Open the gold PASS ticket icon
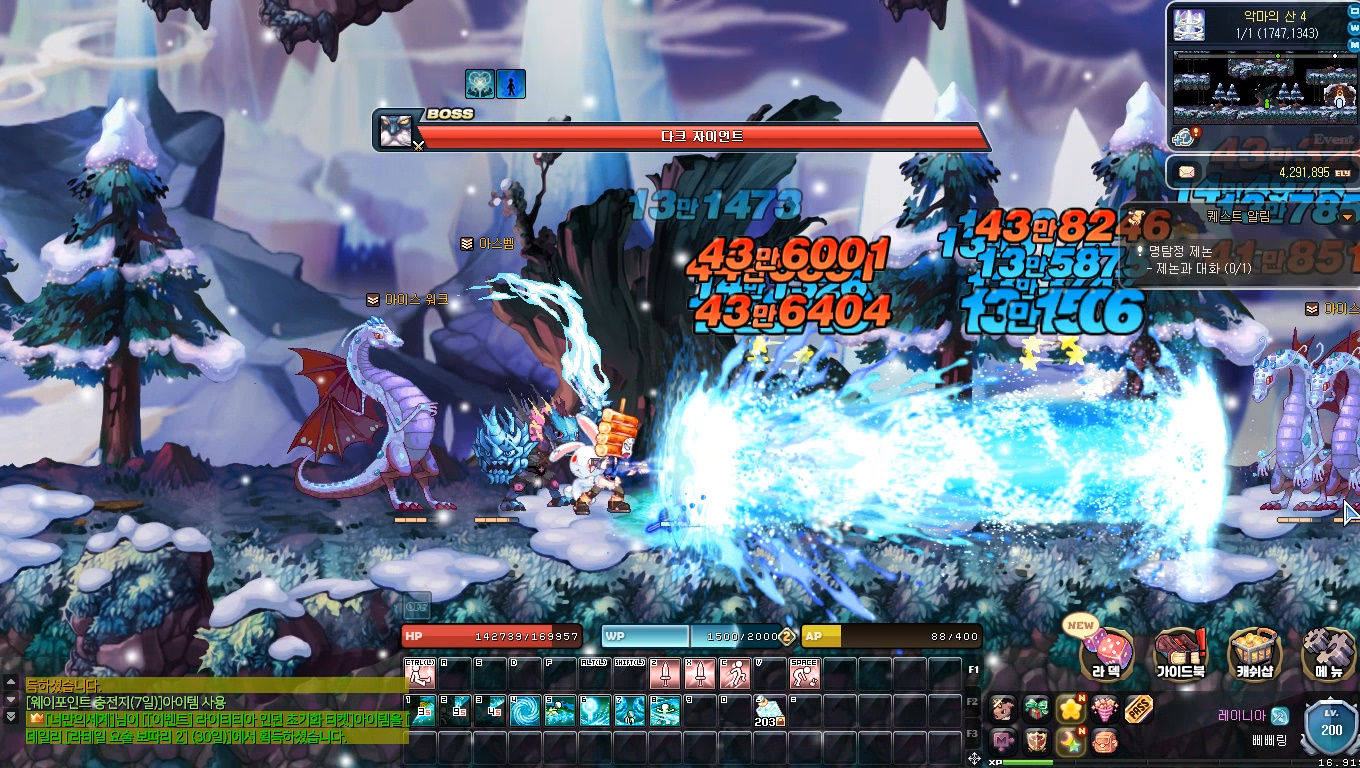 [x=1139, y=709]
